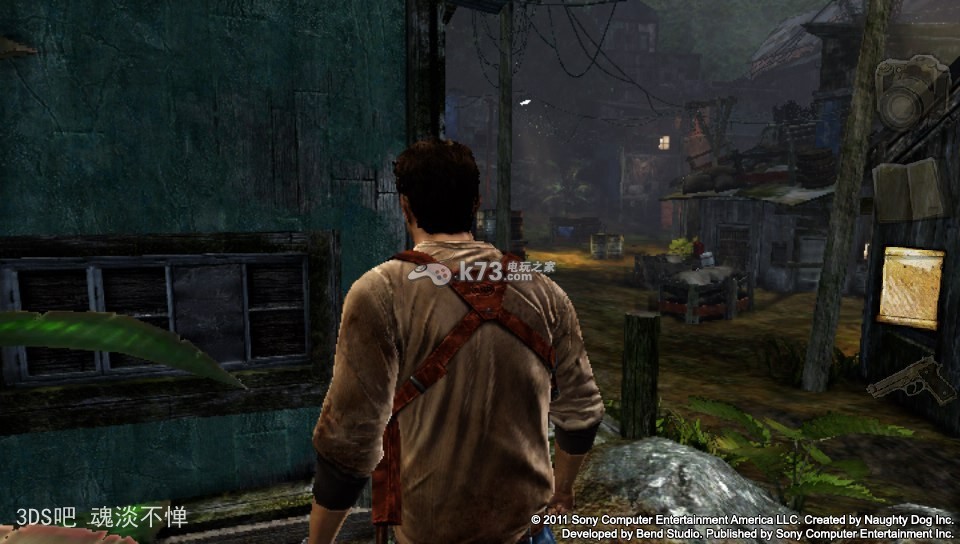Viewport: 960px width, 544px height.
Task: Open the camera icon
Action: [909, 92]
